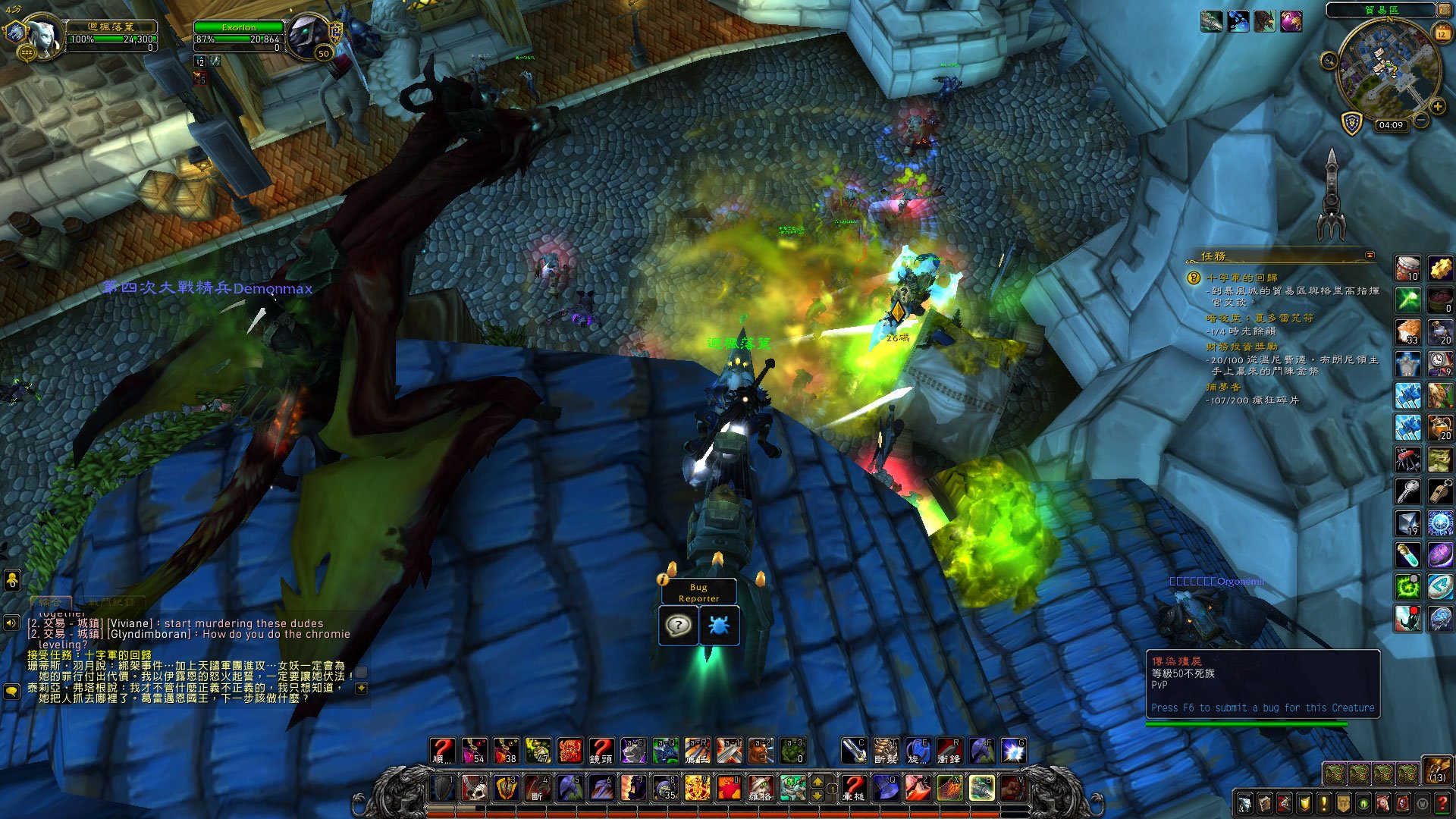This screenshot has width=1456, height=819.
Task: Open the help red question mark button
Action: click(1442, 803)
